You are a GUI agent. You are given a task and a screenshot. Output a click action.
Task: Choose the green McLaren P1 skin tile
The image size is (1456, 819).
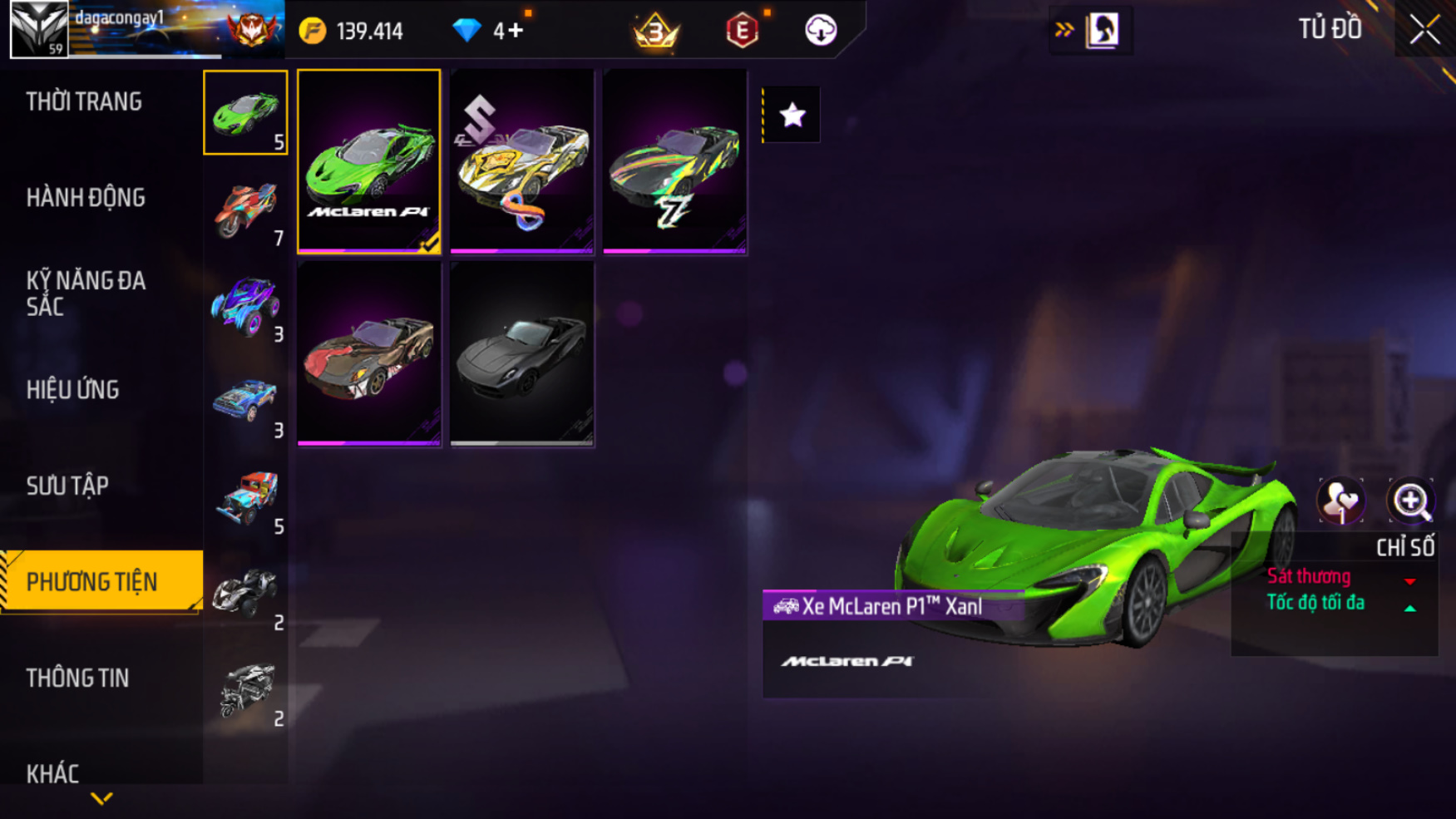[368, 161]
